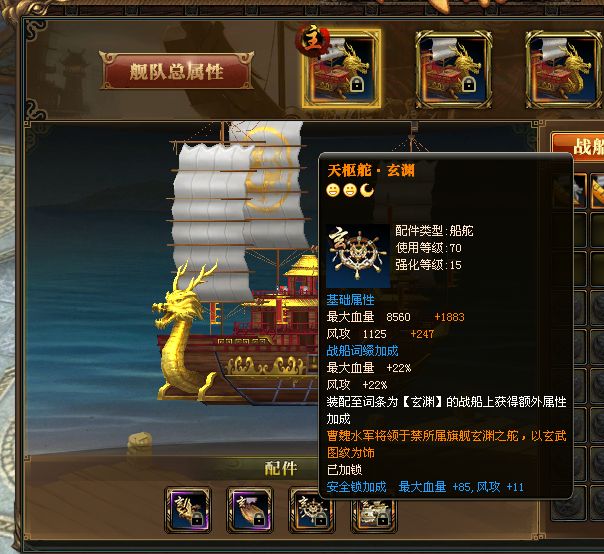Pick the locked dragon ship lacking 主 badge
Image resolution: width=604 pixels, height=554 pixels.
click(x=454, y=68)
